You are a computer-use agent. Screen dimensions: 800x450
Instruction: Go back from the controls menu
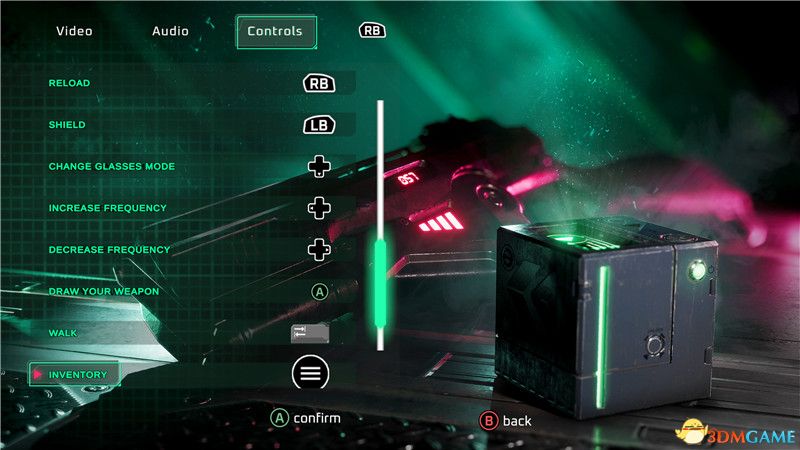(x=507, y=421)
